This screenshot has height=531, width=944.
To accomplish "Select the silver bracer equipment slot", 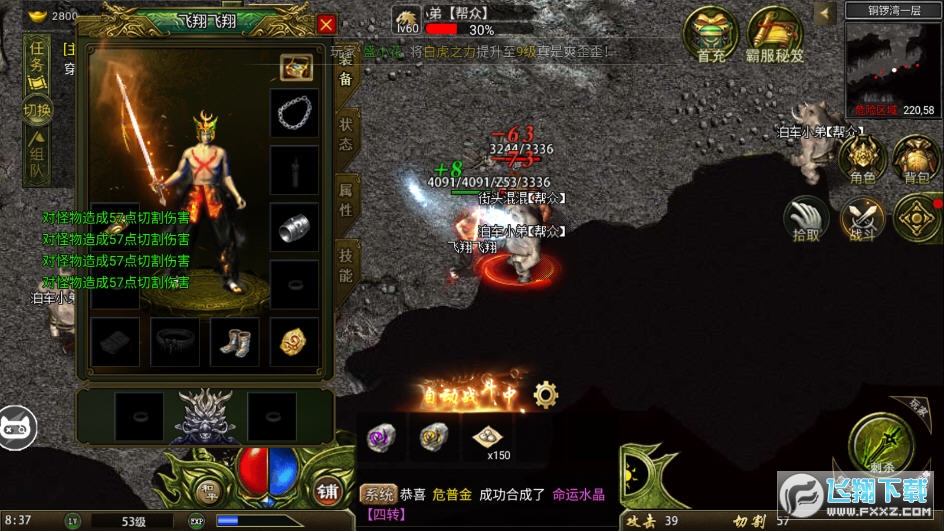I will click(294, 227).
